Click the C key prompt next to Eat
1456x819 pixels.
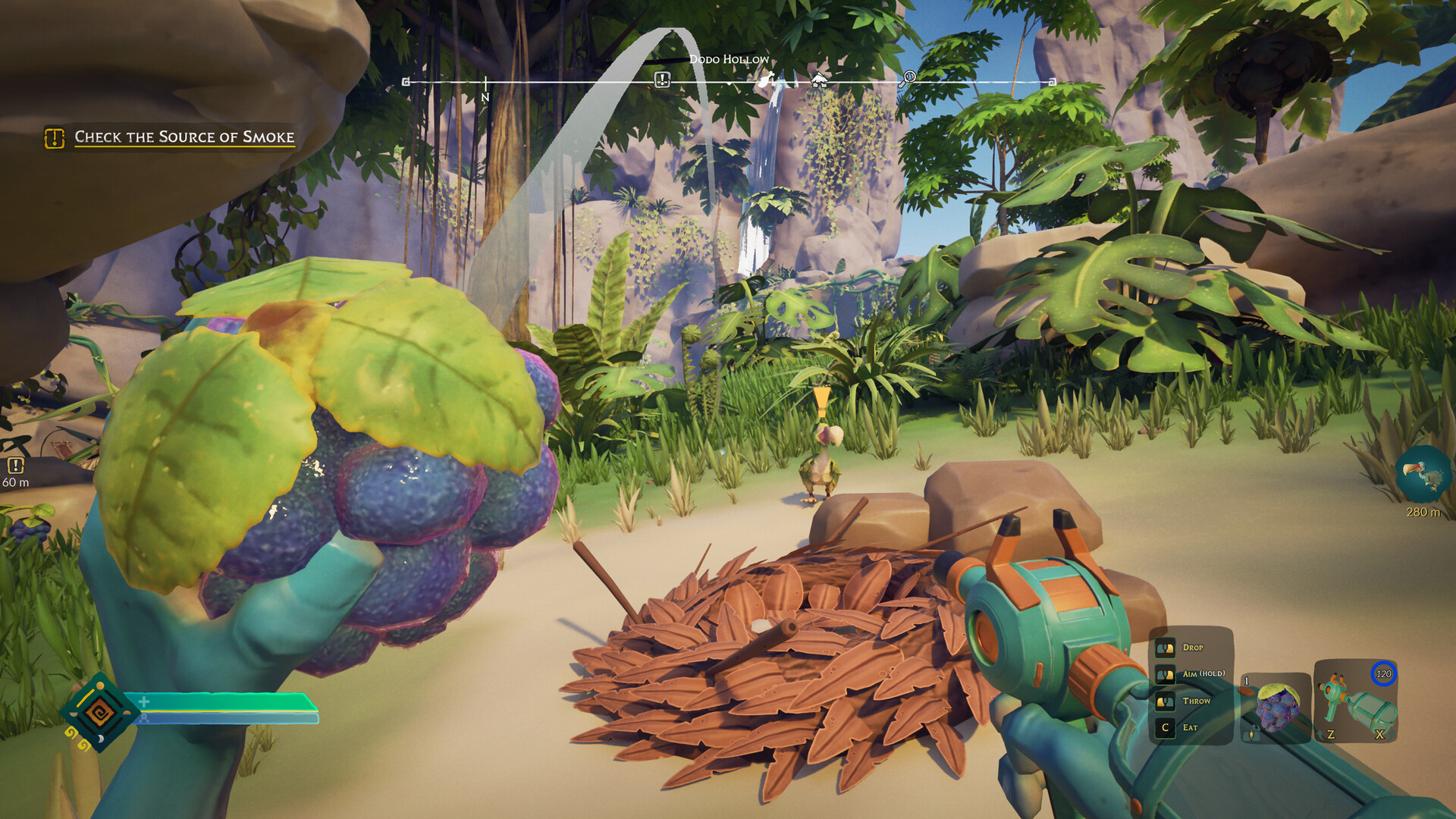tap(1165, 726)
